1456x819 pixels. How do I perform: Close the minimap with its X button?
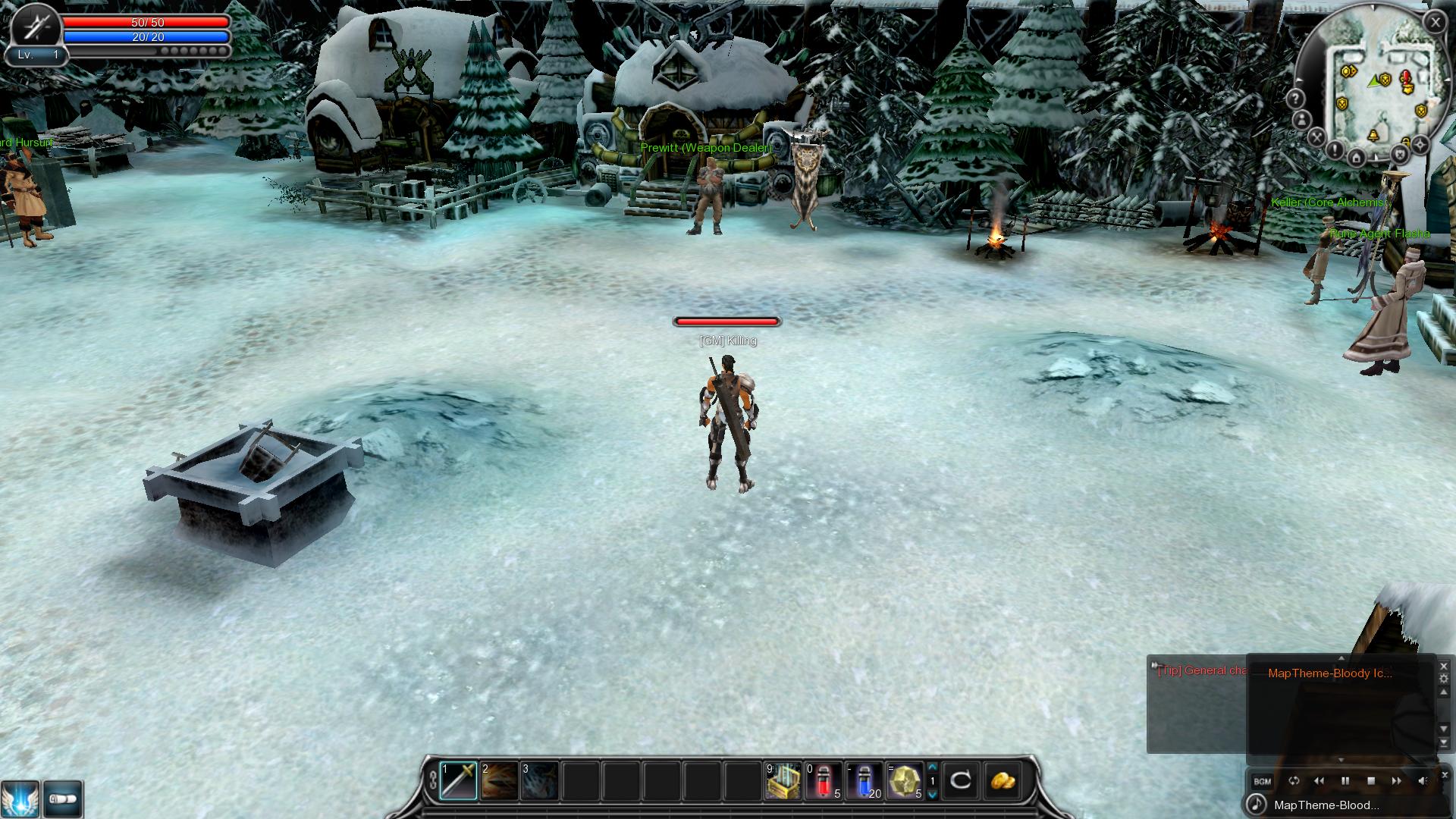point(1435,23)
